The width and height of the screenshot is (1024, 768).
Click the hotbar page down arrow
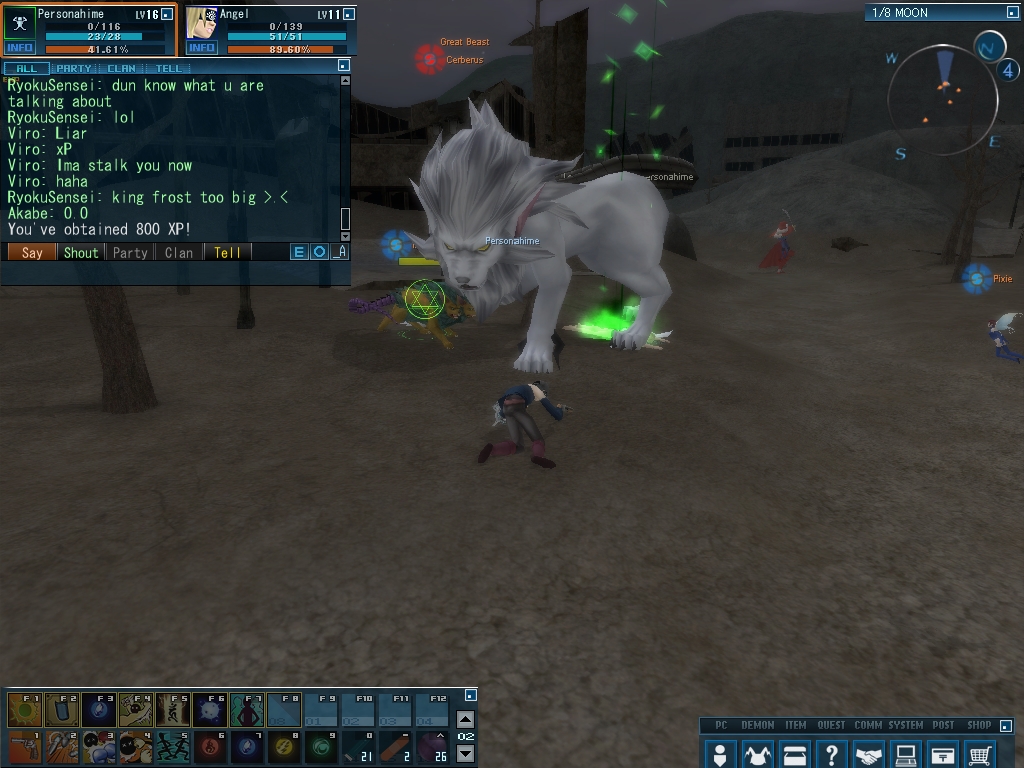465,753
